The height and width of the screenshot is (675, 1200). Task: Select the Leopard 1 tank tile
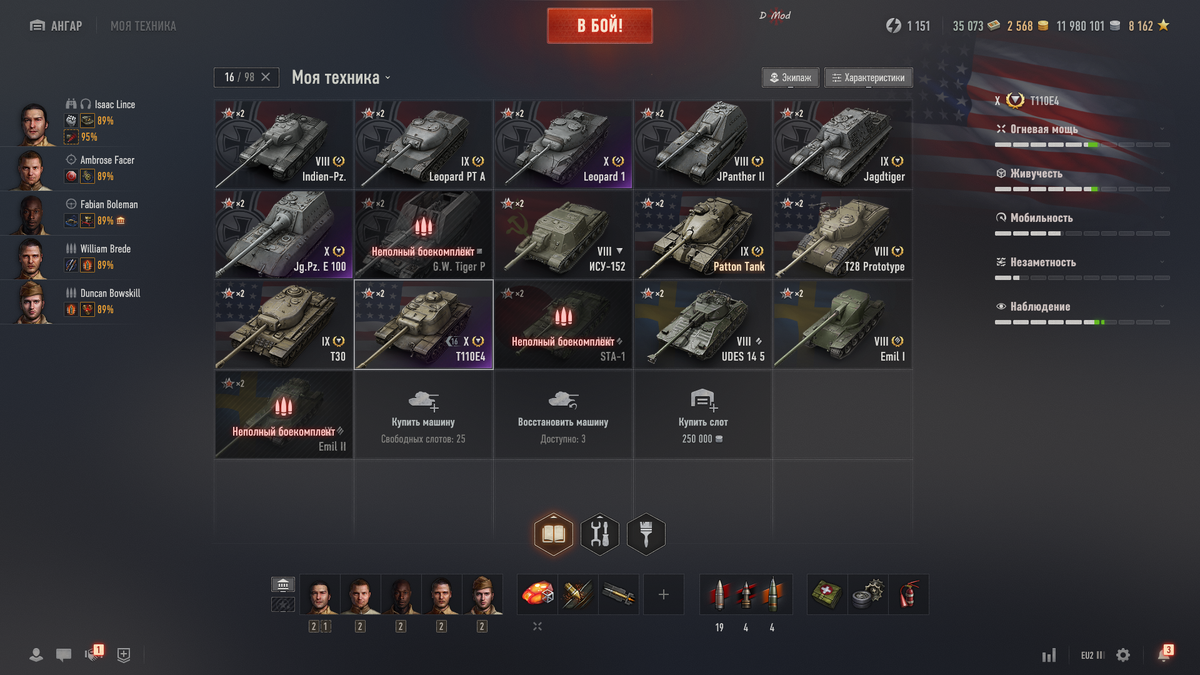[563, 144]
